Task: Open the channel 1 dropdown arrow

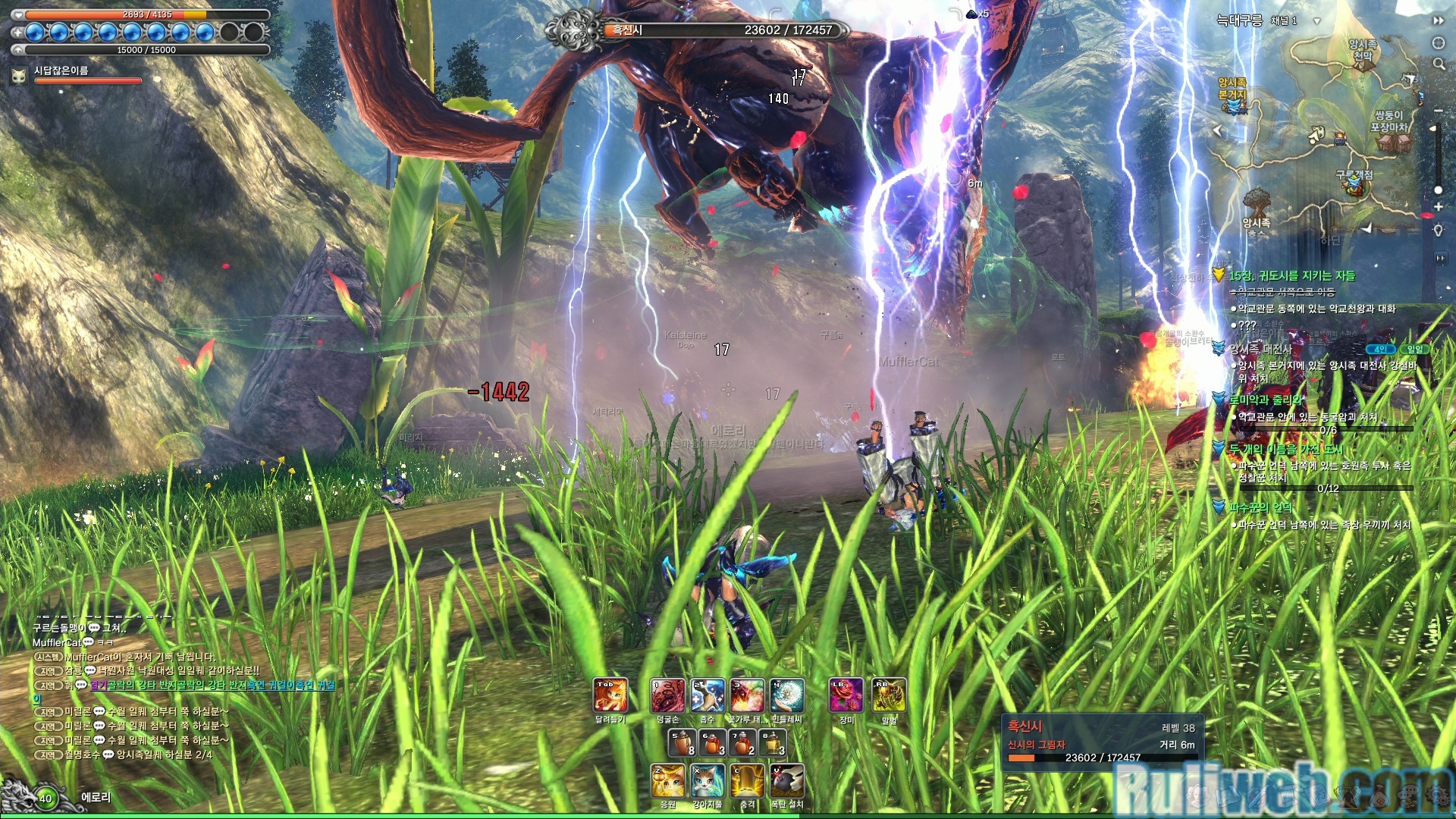Action: pyautogui.click(x=1316, y=21)
